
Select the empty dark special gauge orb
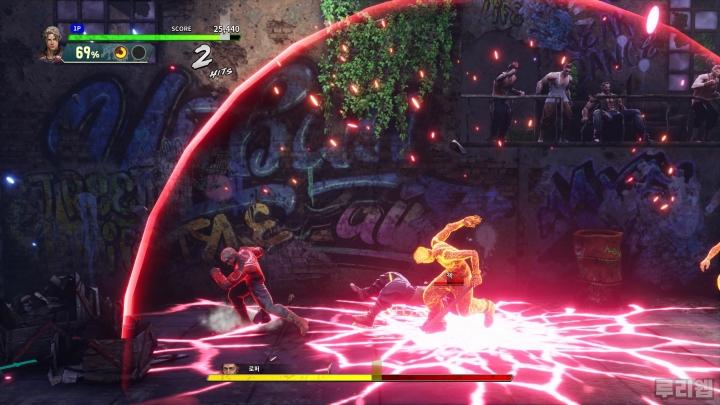[x=139, y=52]
